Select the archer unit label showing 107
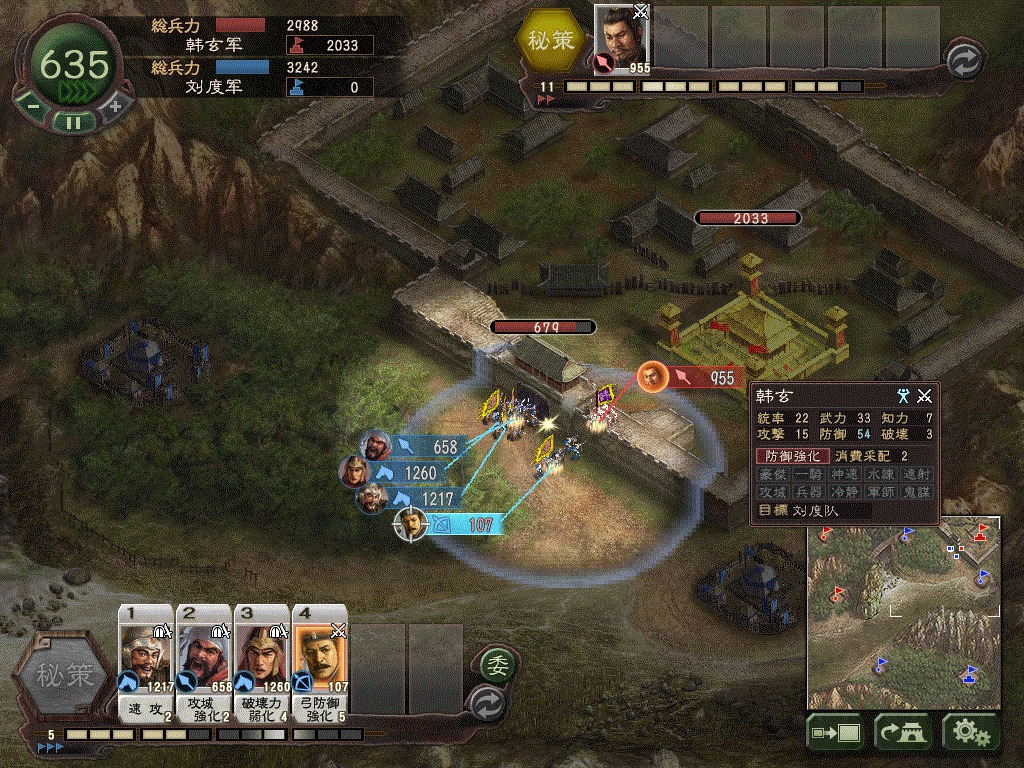The height and width of the screenshot is (768, 1024). pyautogui.click(x=468, y=524)
